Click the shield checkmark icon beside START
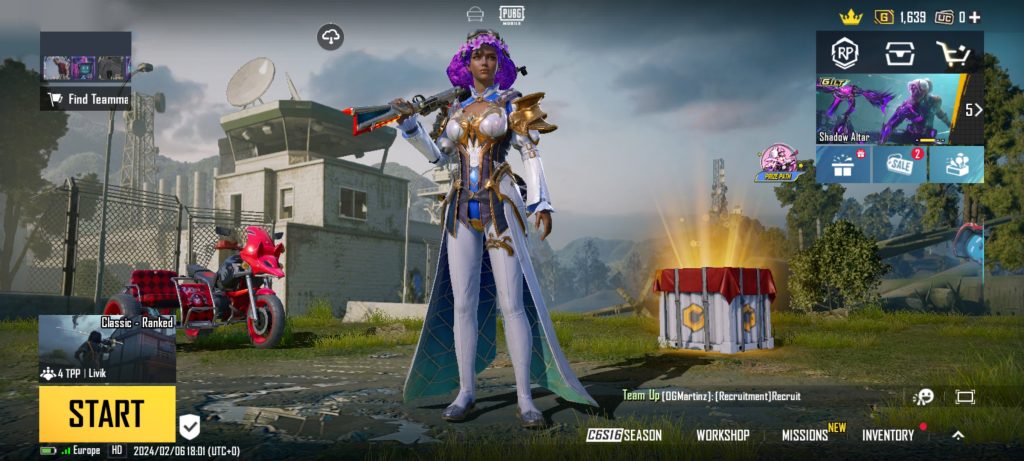This screenshot has width=1024, height=461. pyautogui.click(x=190, y=427)
